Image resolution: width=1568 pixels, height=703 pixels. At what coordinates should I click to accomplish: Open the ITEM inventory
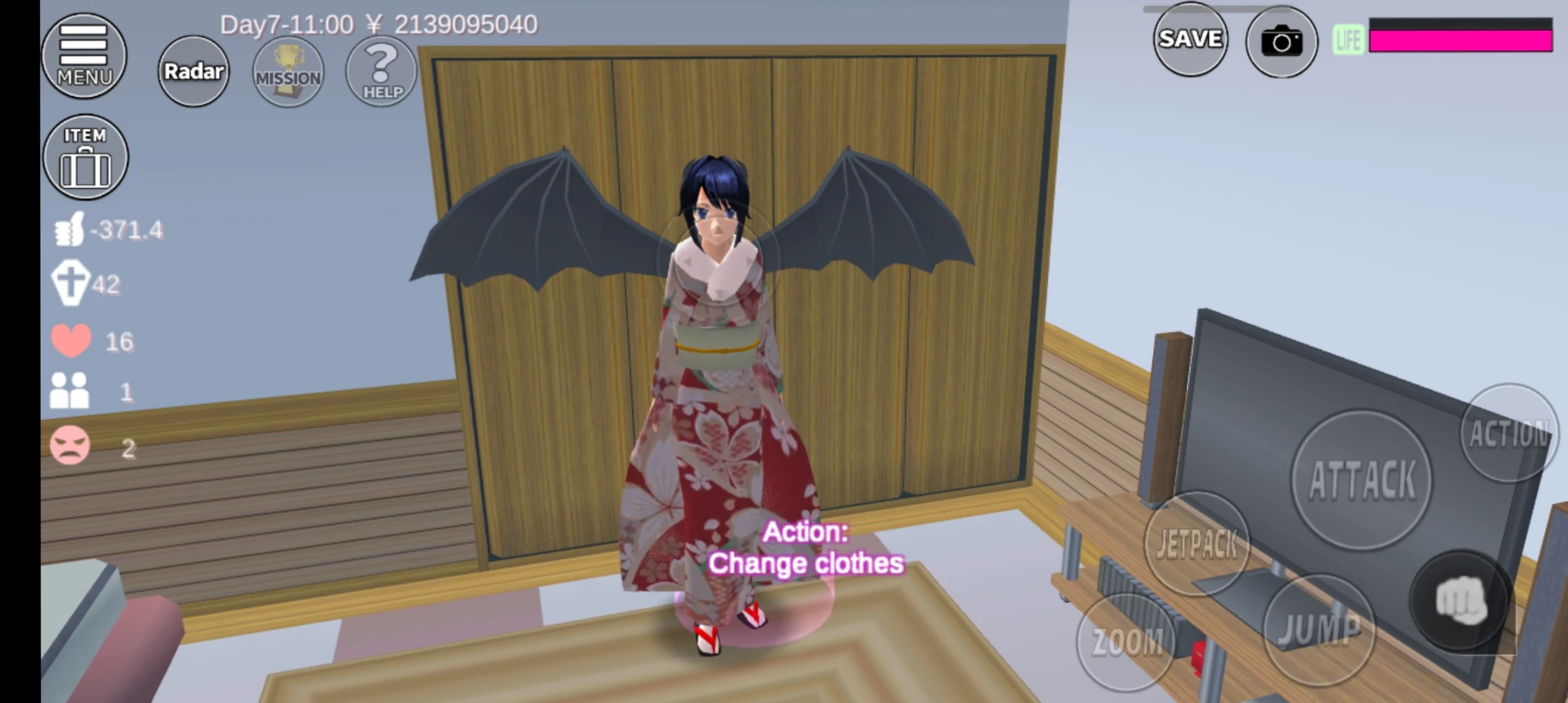pyautogui.click(x=85, y=157)
